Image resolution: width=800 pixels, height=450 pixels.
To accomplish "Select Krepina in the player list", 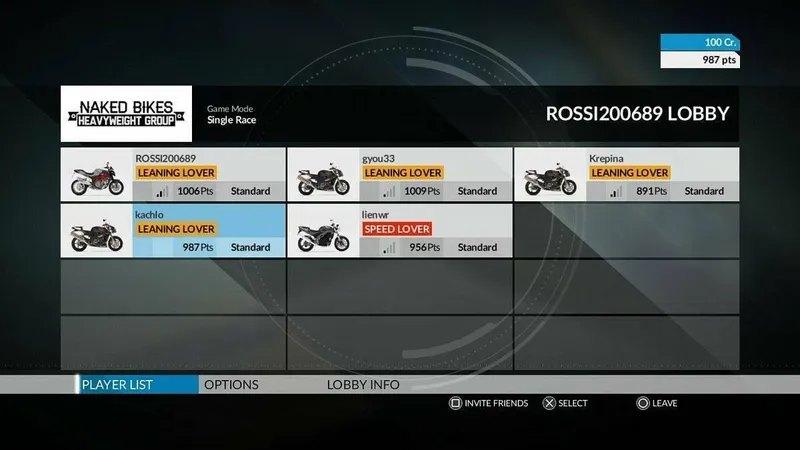I will (626, 175).
